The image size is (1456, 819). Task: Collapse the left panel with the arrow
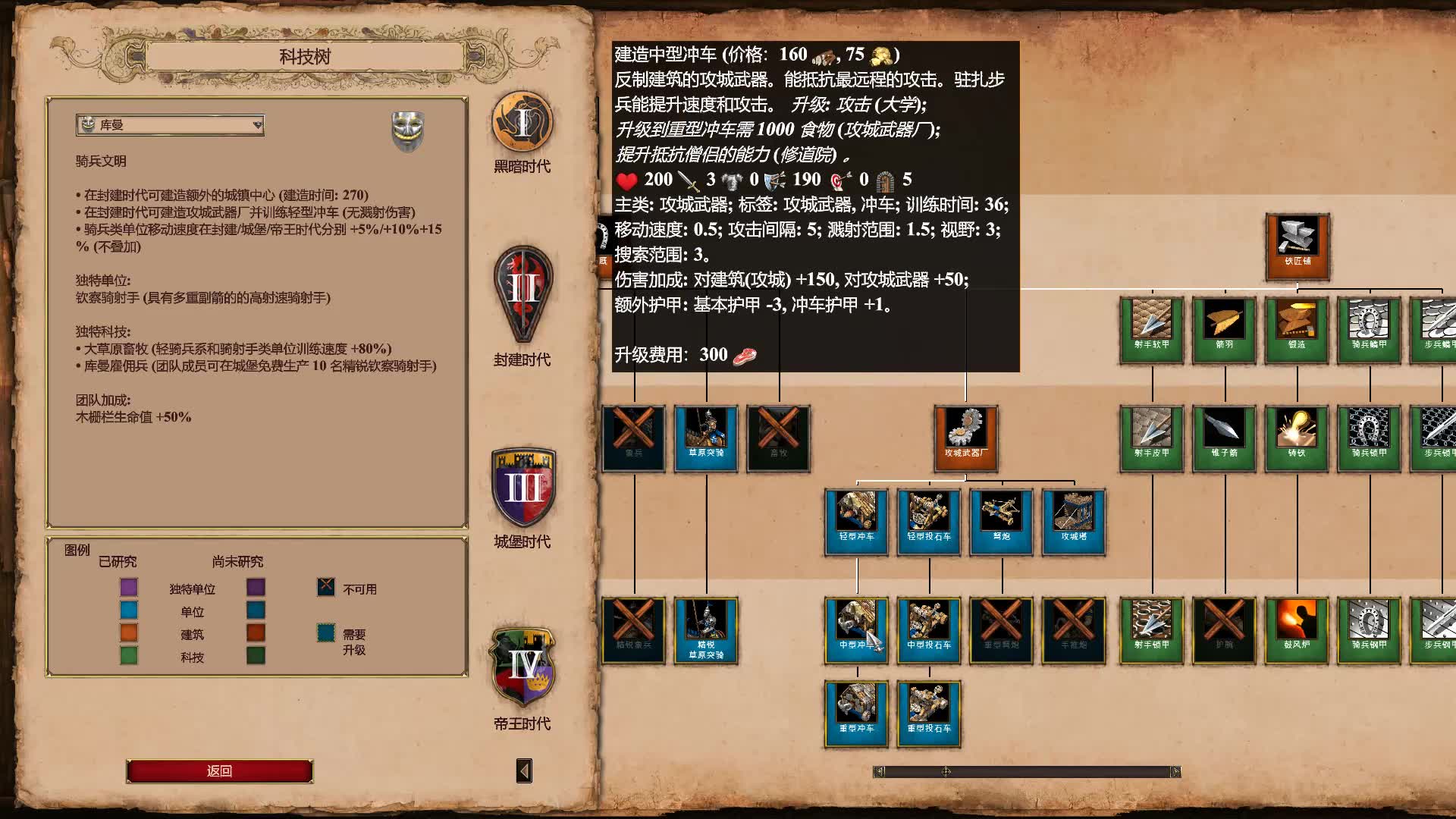(x=522, y=770)
